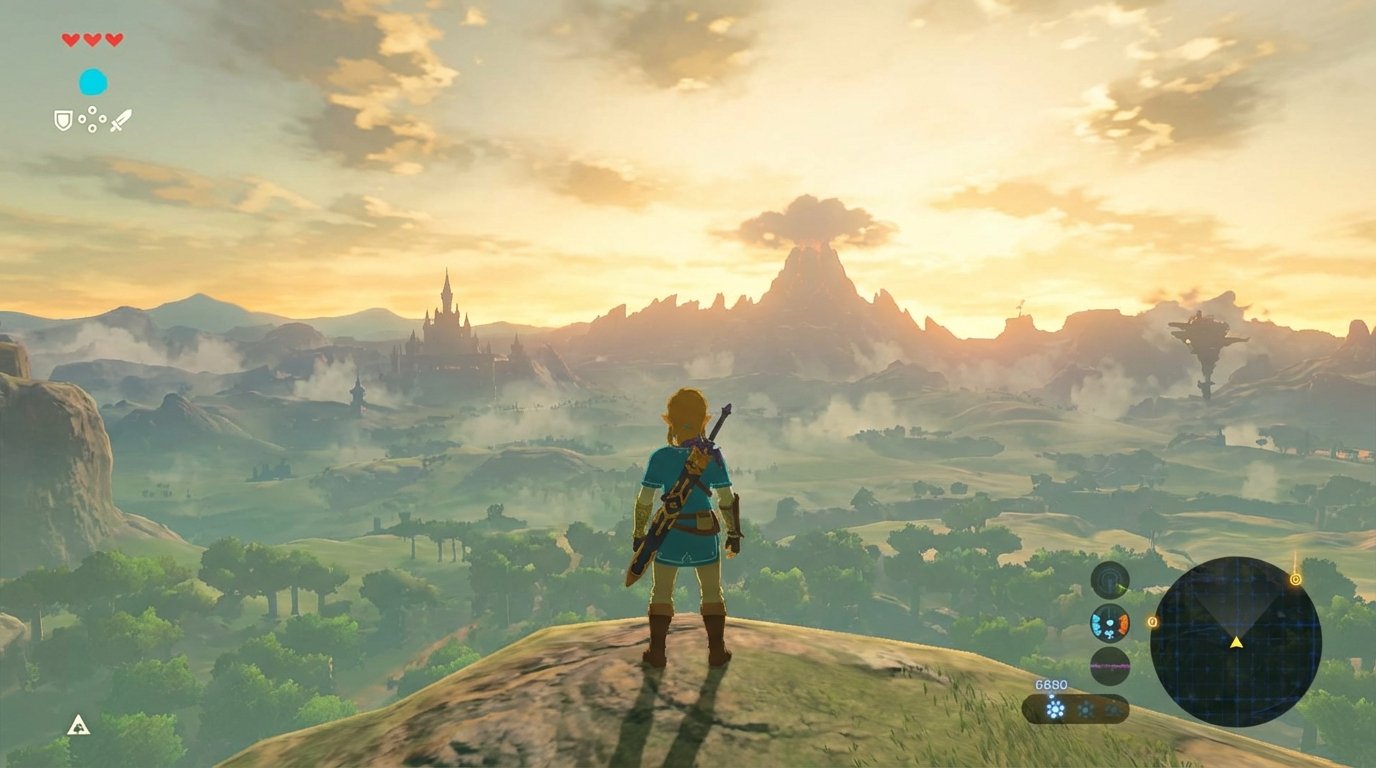Click the first heart in the health meter
Viewport: 1376px width, 768px height.
(70, 39)
